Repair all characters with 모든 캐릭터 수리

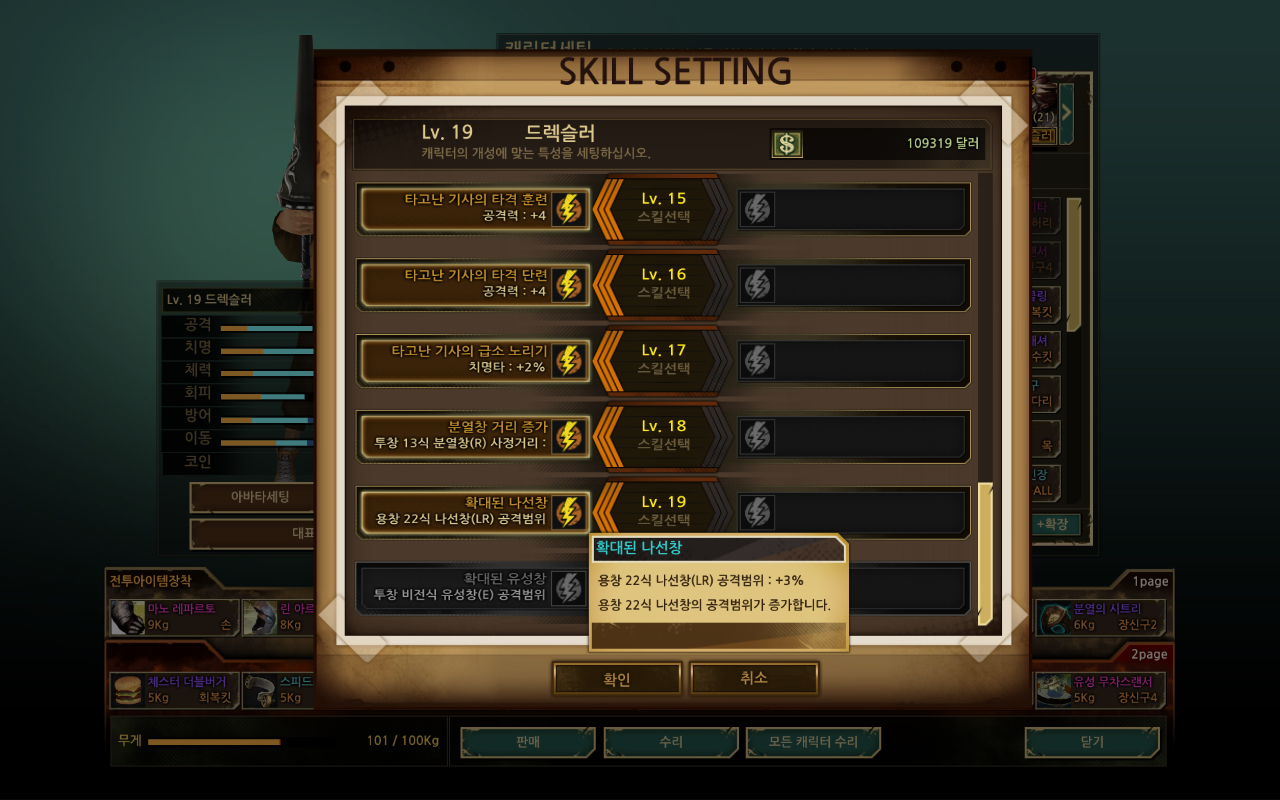coord(814,742)
